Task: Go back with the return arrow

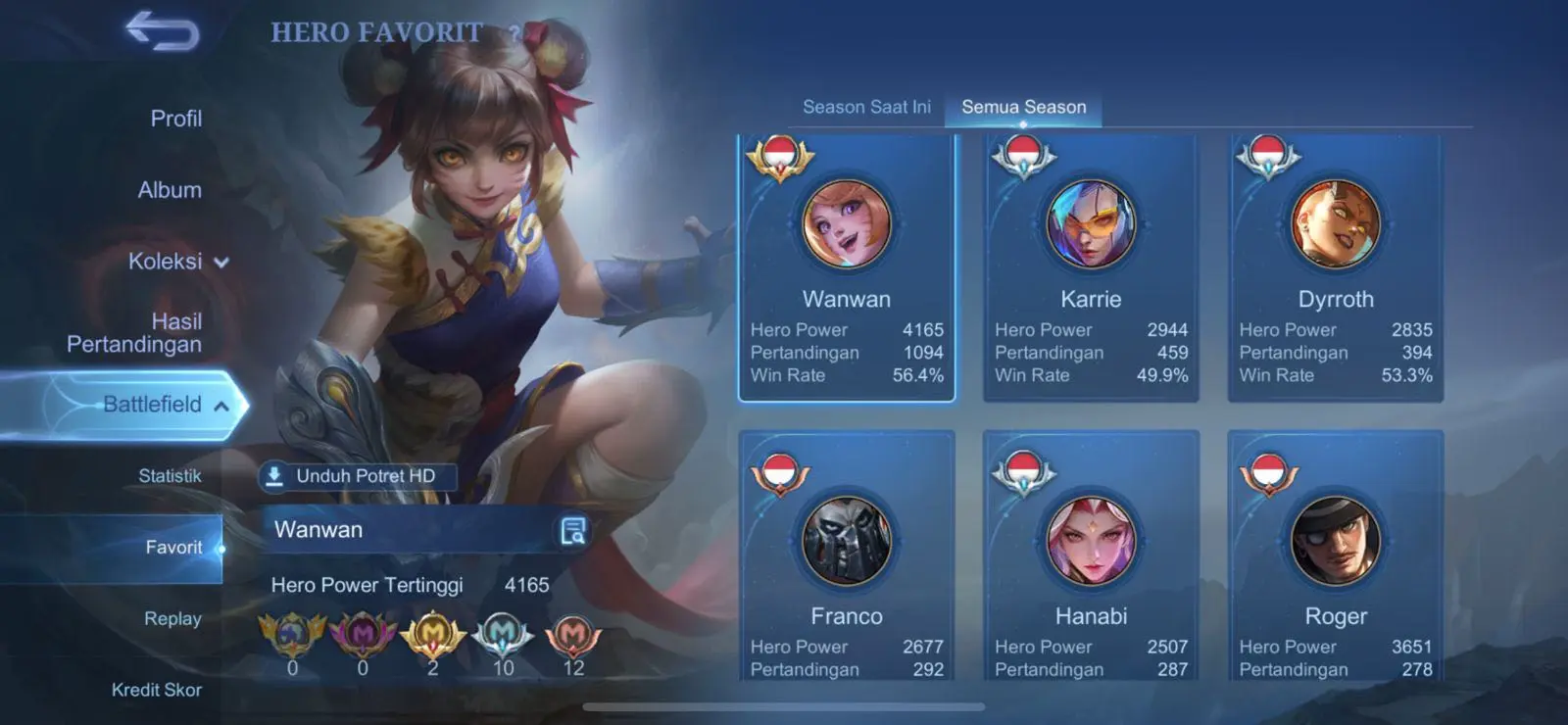Action: 163,31
